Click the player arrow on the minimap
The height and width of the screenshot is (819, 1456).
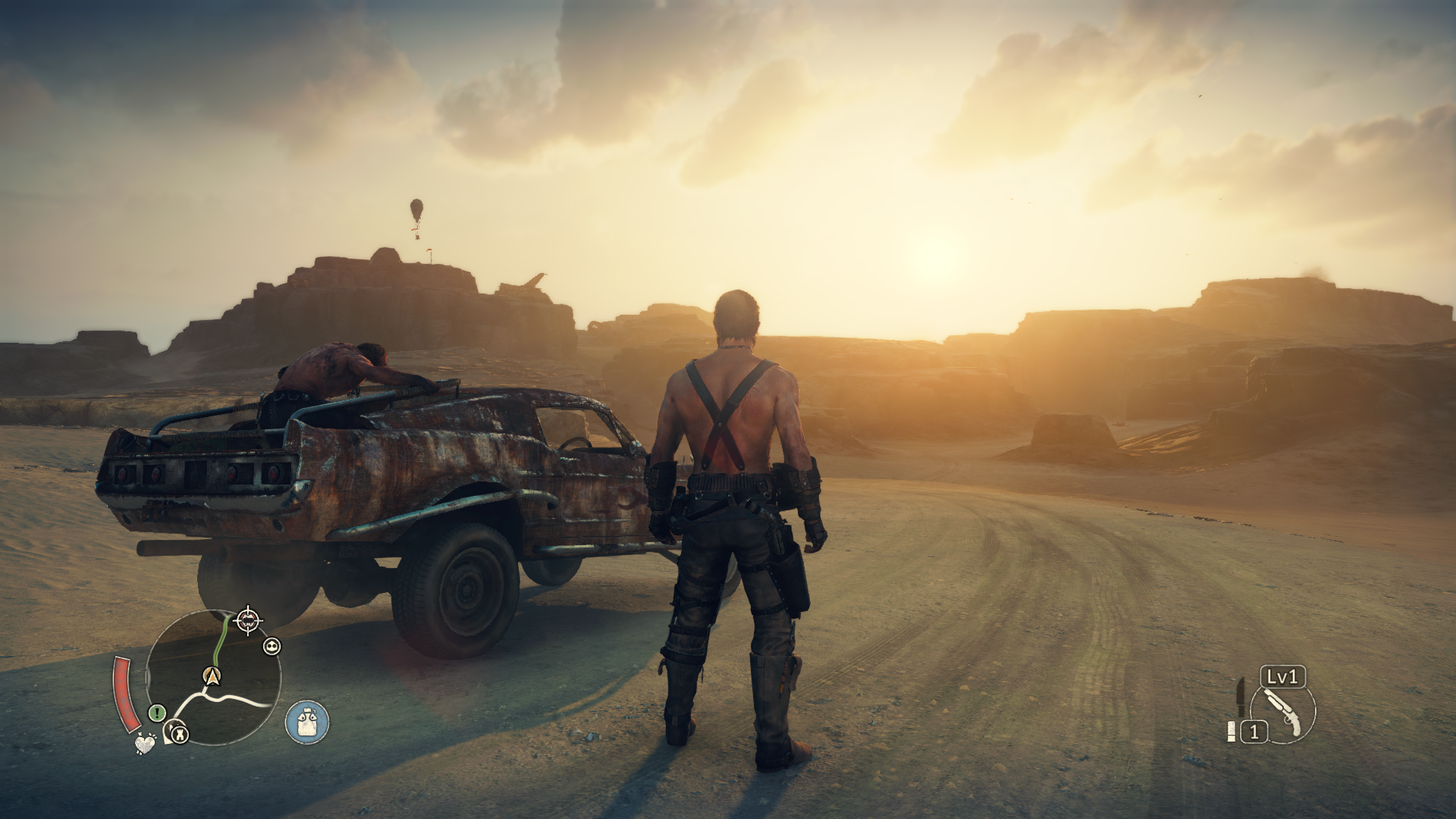click(213, 675)
